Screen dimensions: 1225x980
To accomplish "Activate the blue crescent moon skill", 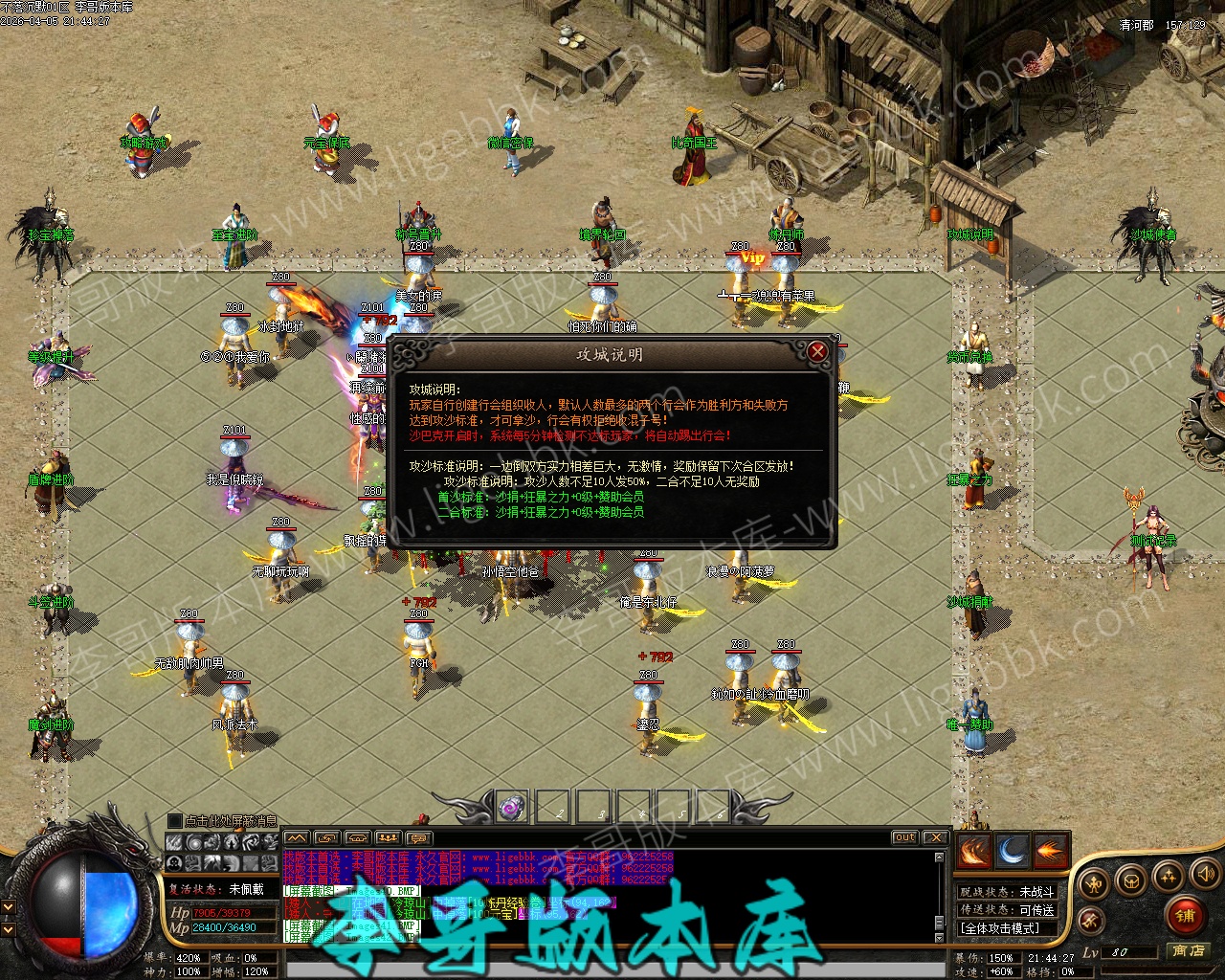I will (x=1013, y=851).
